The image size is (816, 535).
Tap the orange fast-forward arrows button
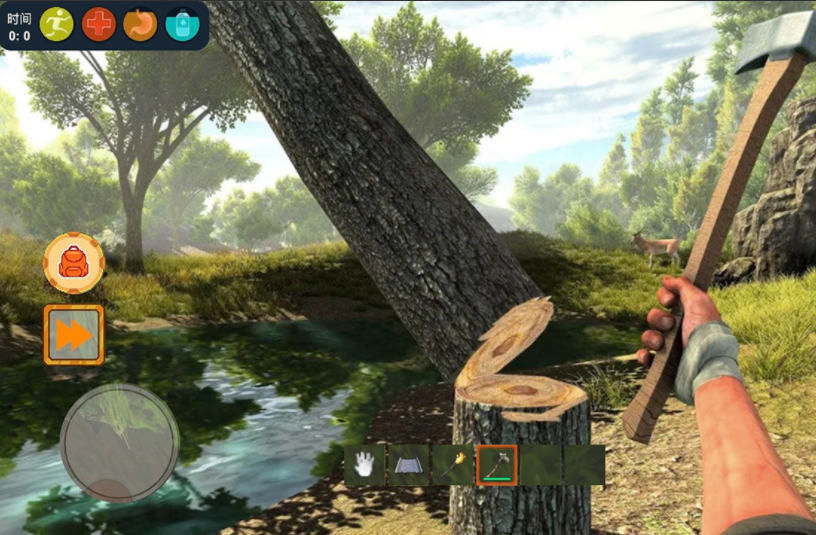74,335
